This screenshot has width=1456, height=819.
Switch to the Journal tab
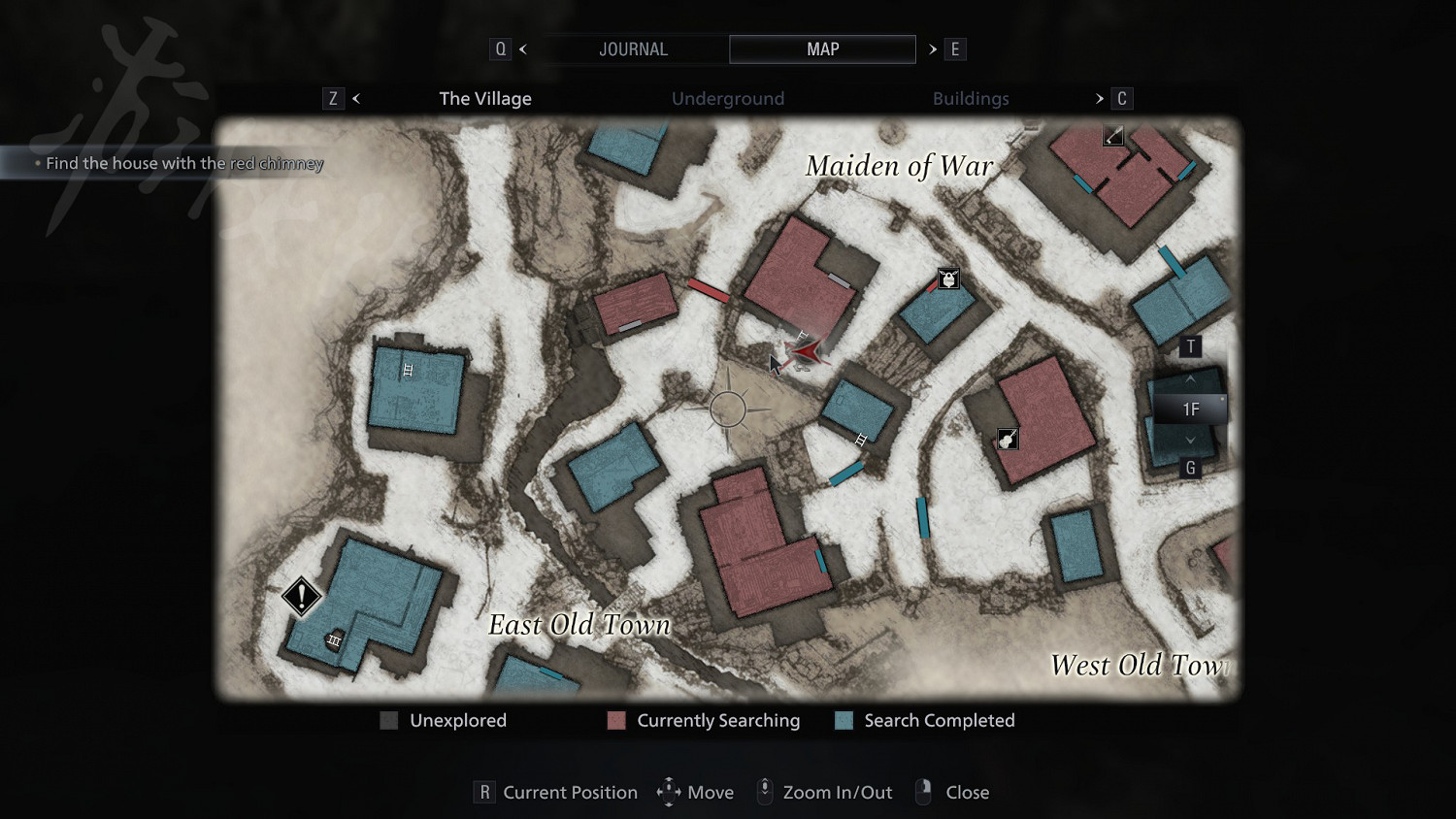[x=633, y=49]
